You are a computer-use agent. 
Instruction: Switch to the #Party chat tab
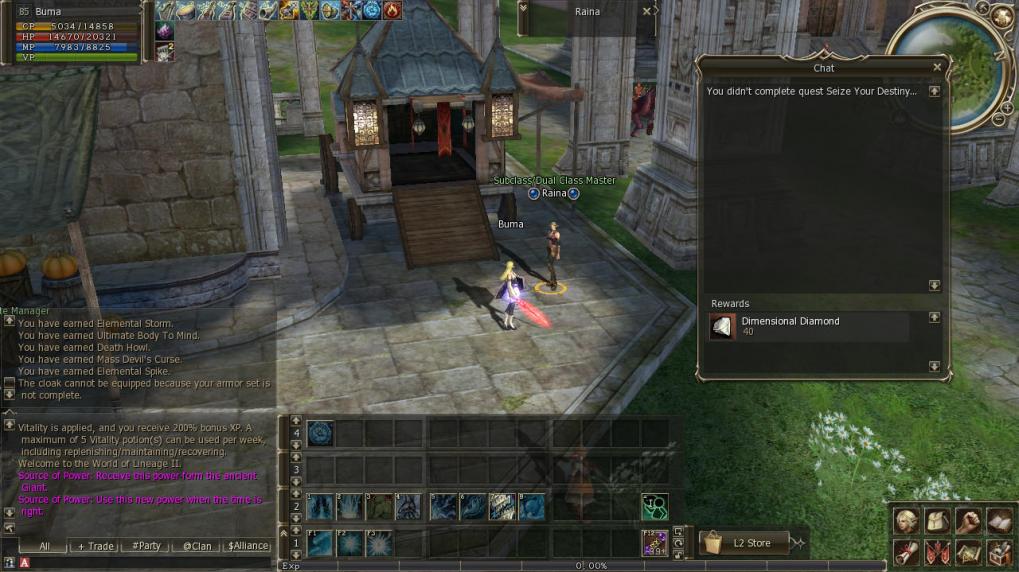pos(147,546)
